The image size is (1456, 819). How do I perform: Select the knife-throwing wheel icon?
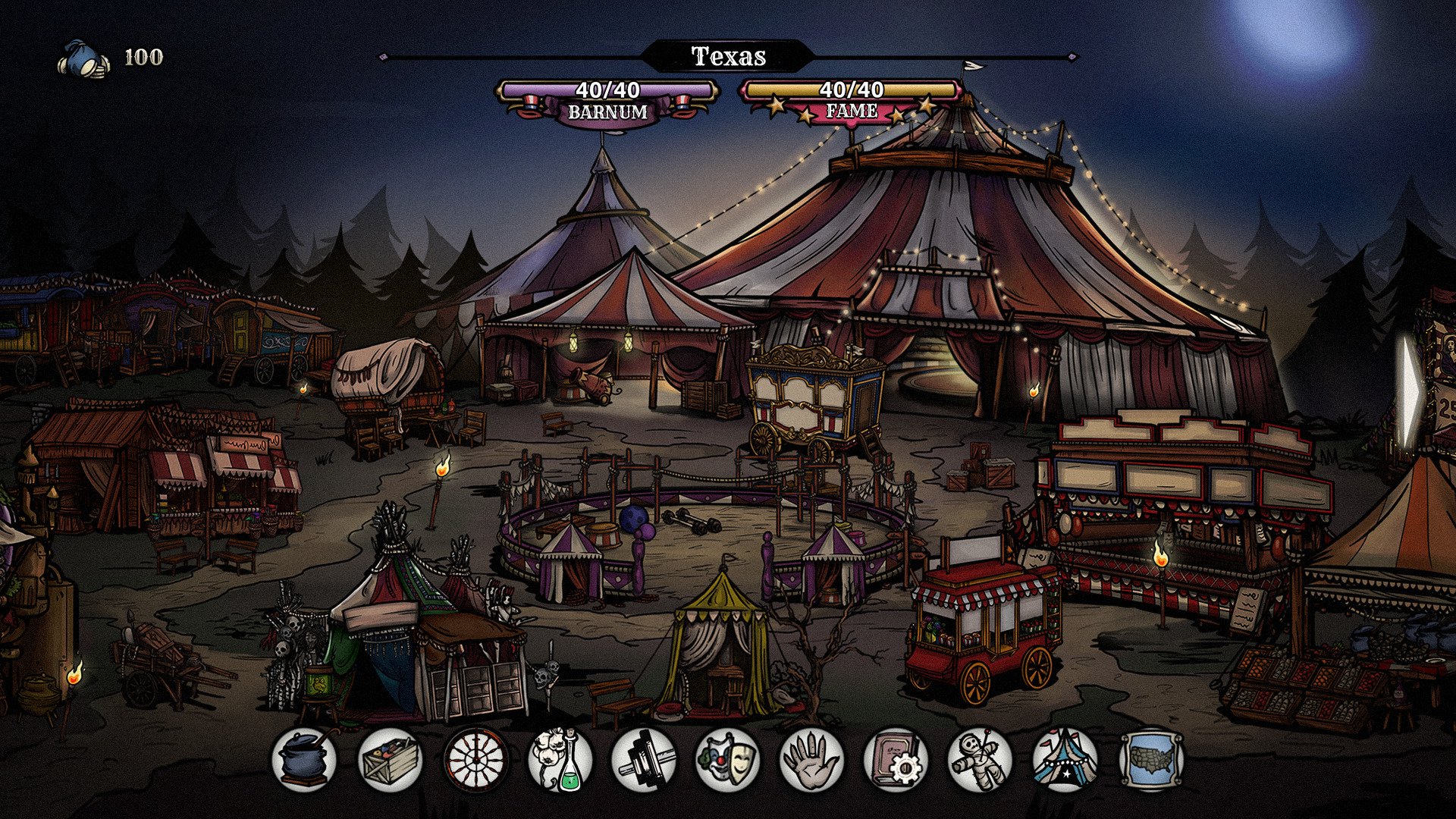click(475, 758)
